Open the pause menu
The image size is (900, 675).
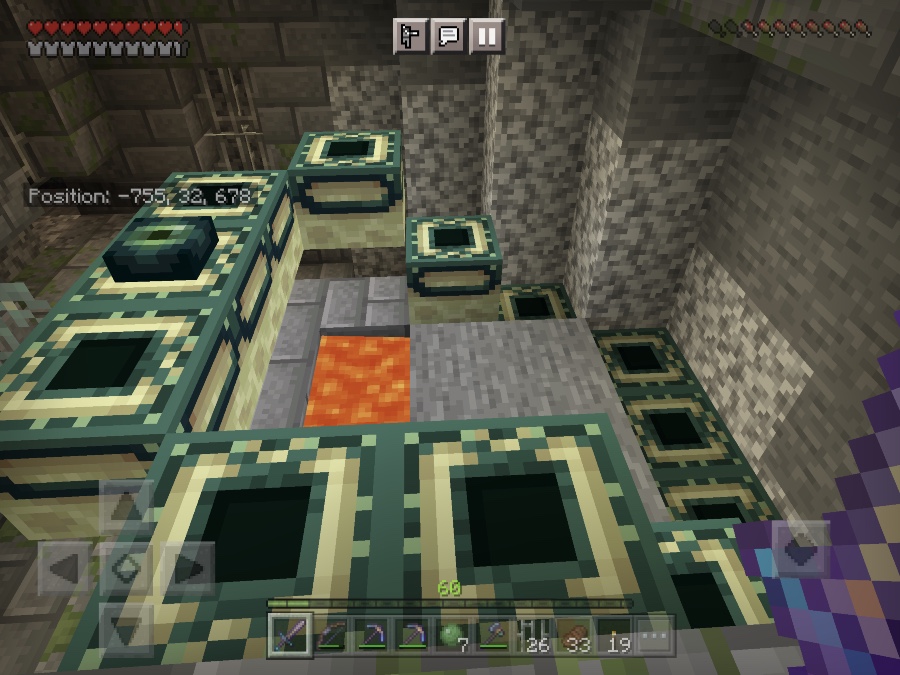tap(486, 37)
